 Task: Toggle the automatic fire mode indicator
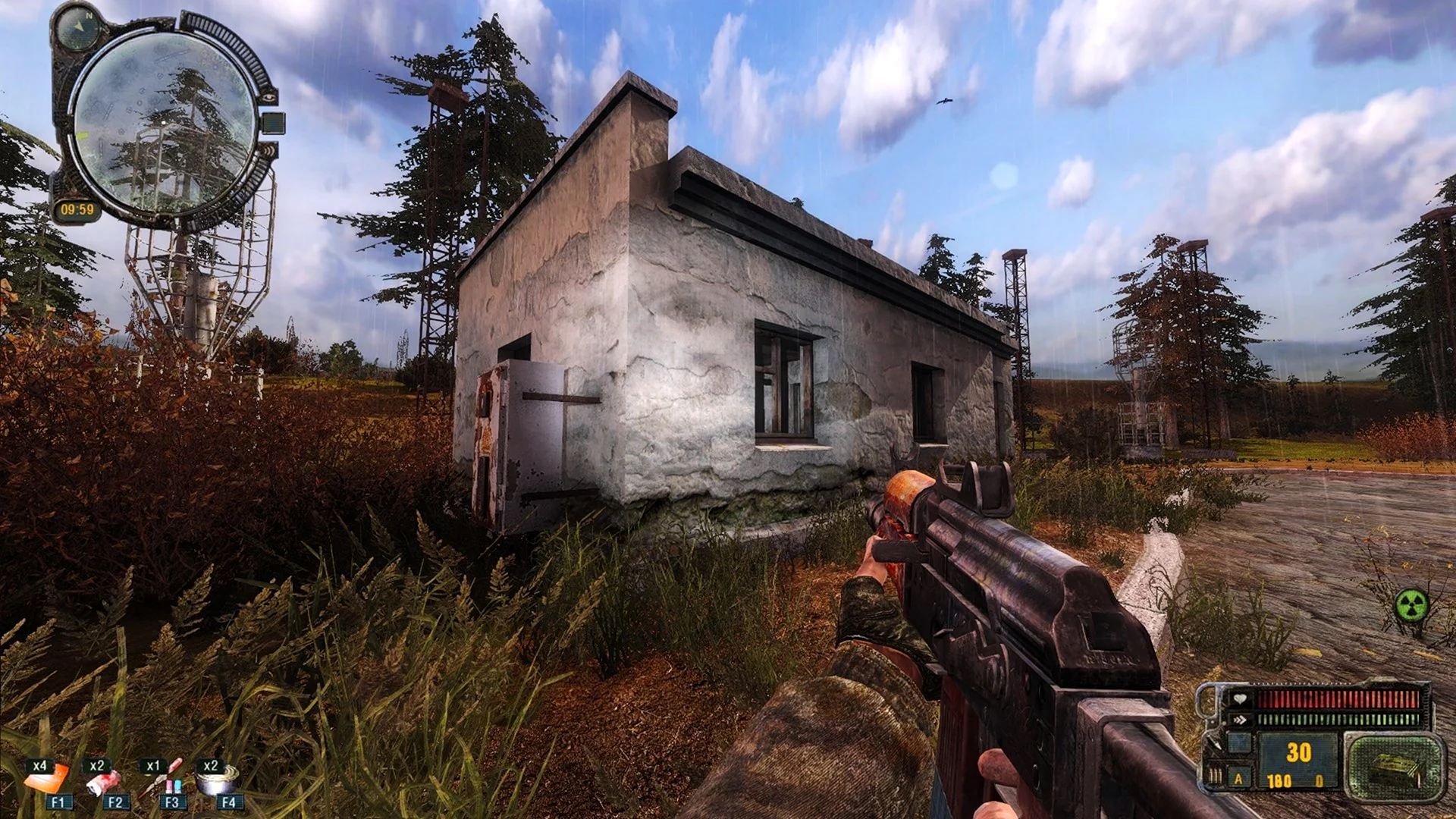pyautogui.click(x=1239, y=779)
